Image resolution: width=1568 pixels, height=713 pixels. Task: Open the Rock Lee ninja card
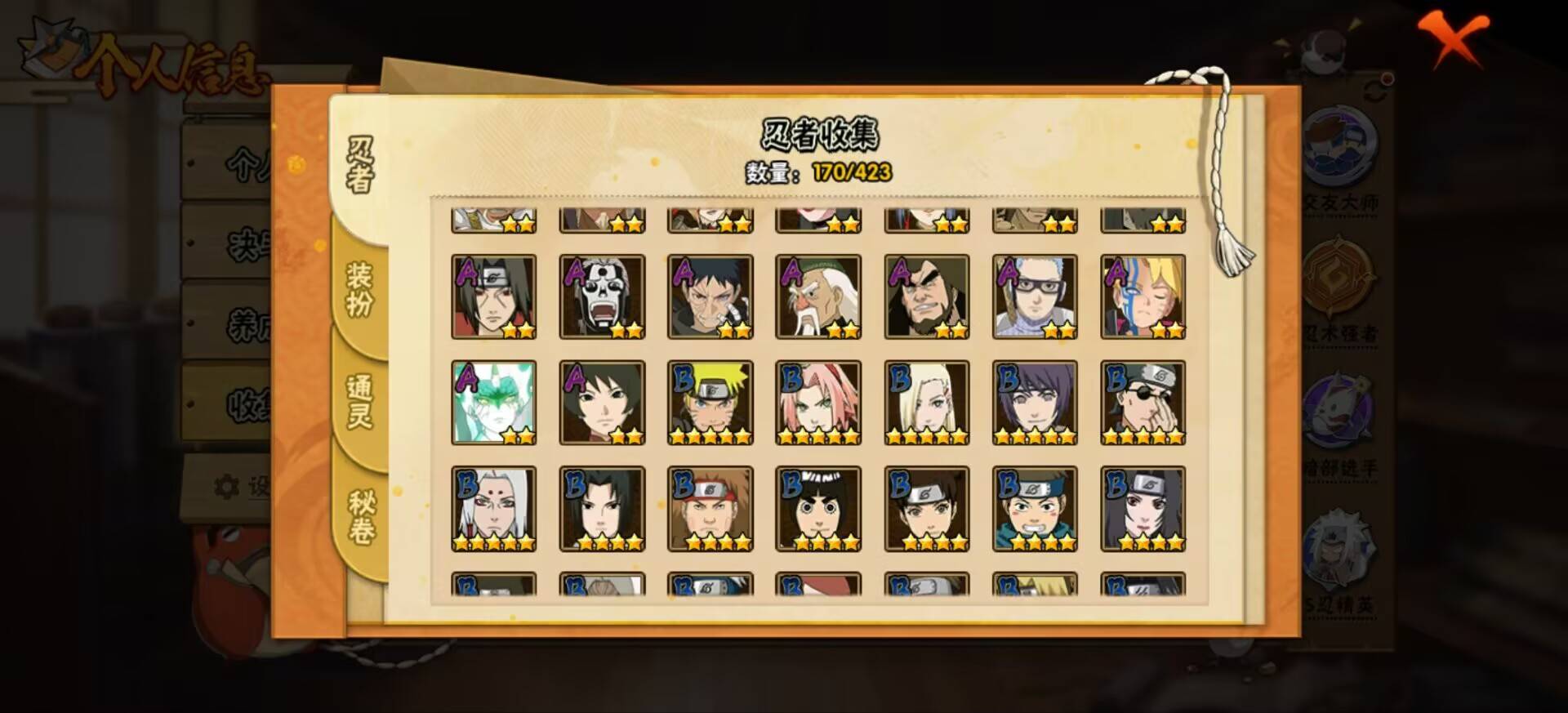click(x=818, y=508)
